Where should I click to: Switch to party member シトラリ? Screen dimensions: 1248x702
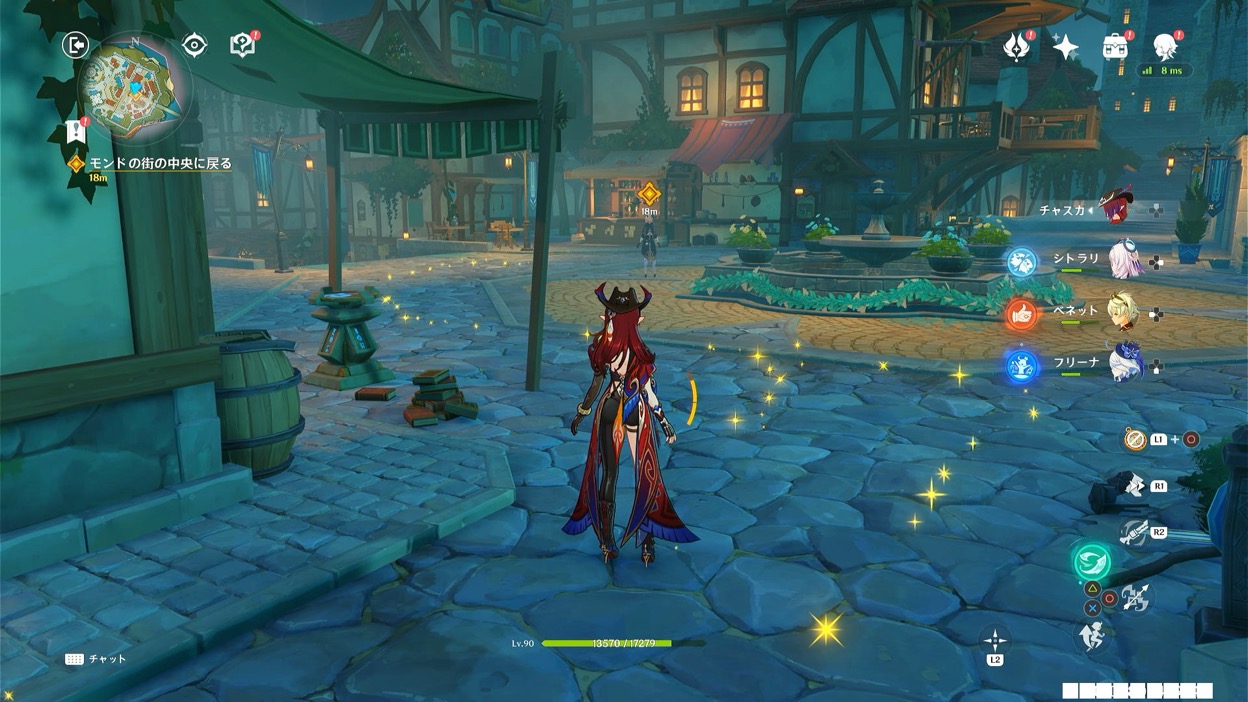pos(1127,259)
